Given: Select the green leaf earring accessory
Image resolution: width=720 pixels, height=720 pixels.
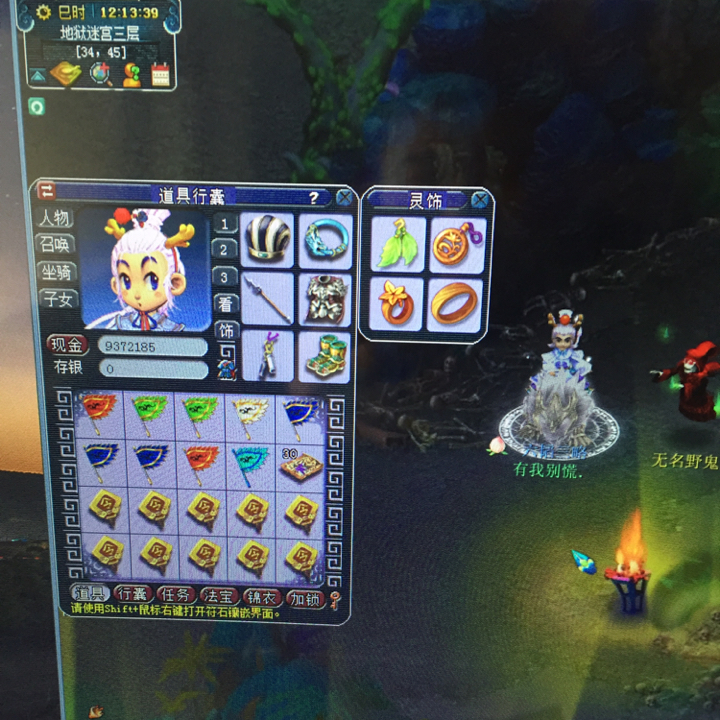Looking at the screenshot, I should pyautogui.click(x=398, y=245).
